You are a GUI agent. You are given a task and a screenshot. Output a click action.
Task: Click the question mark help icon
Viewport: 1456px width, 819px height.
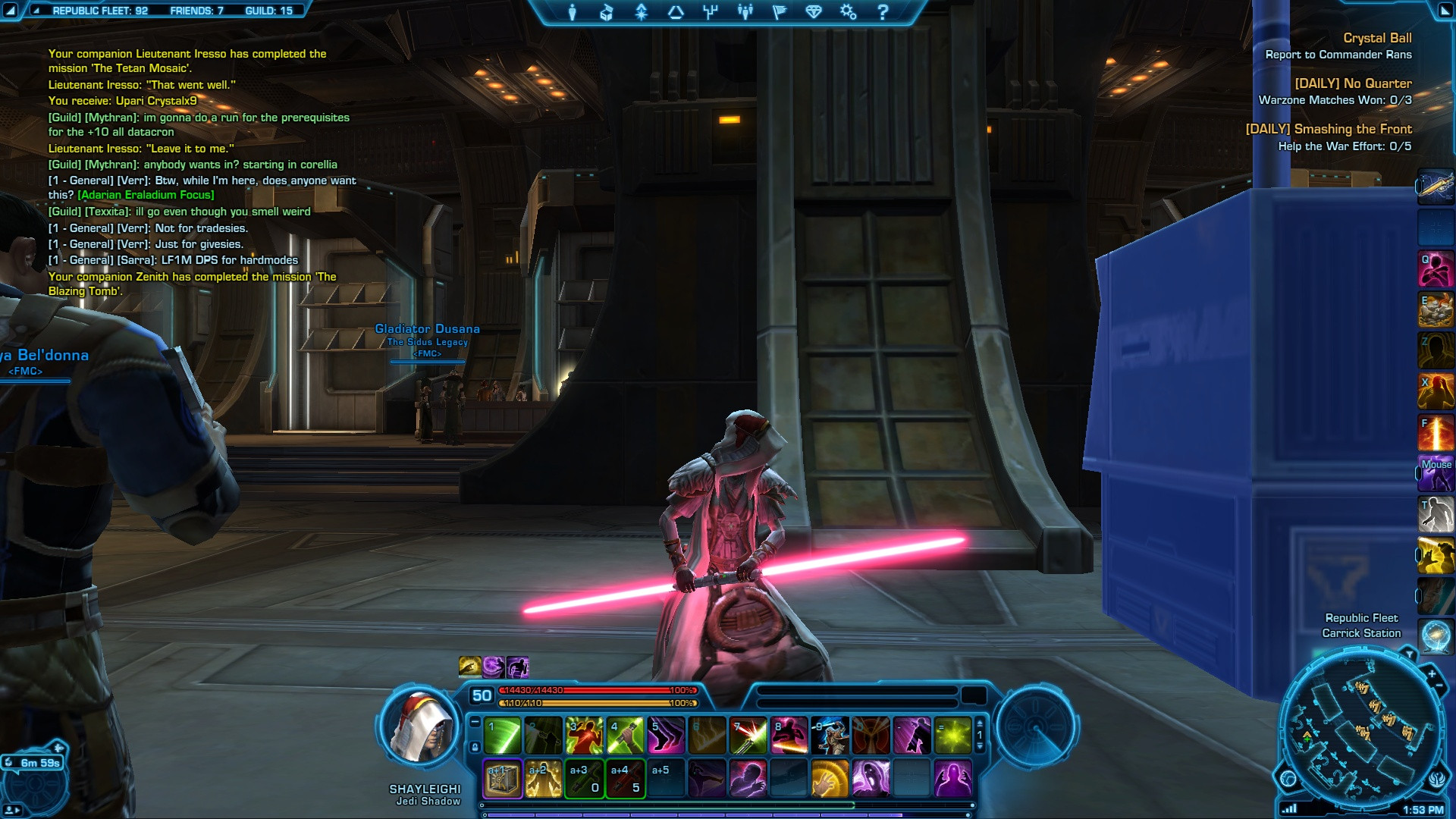point(883,12)
